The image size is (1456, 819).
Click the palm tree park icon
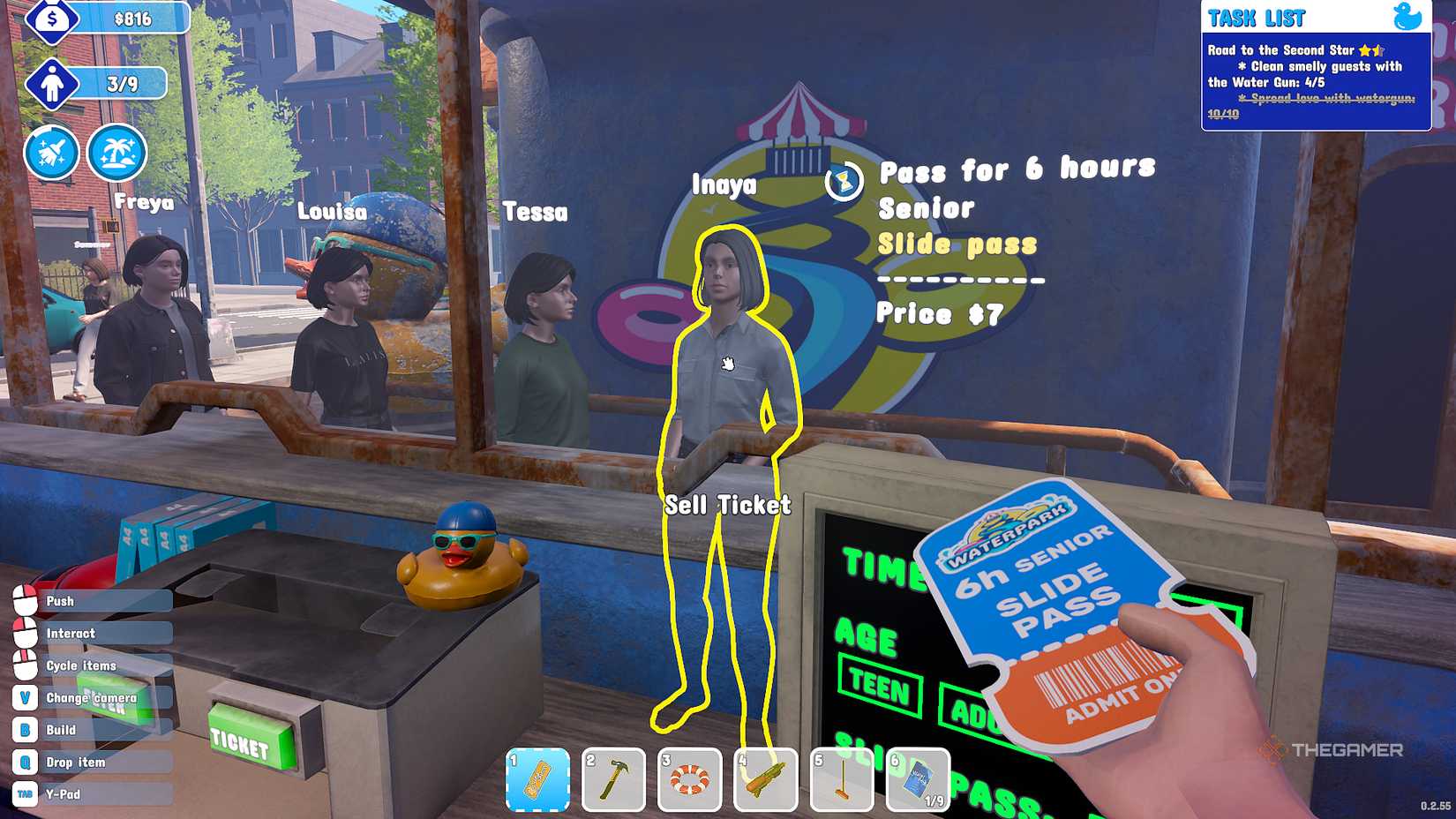117,152
